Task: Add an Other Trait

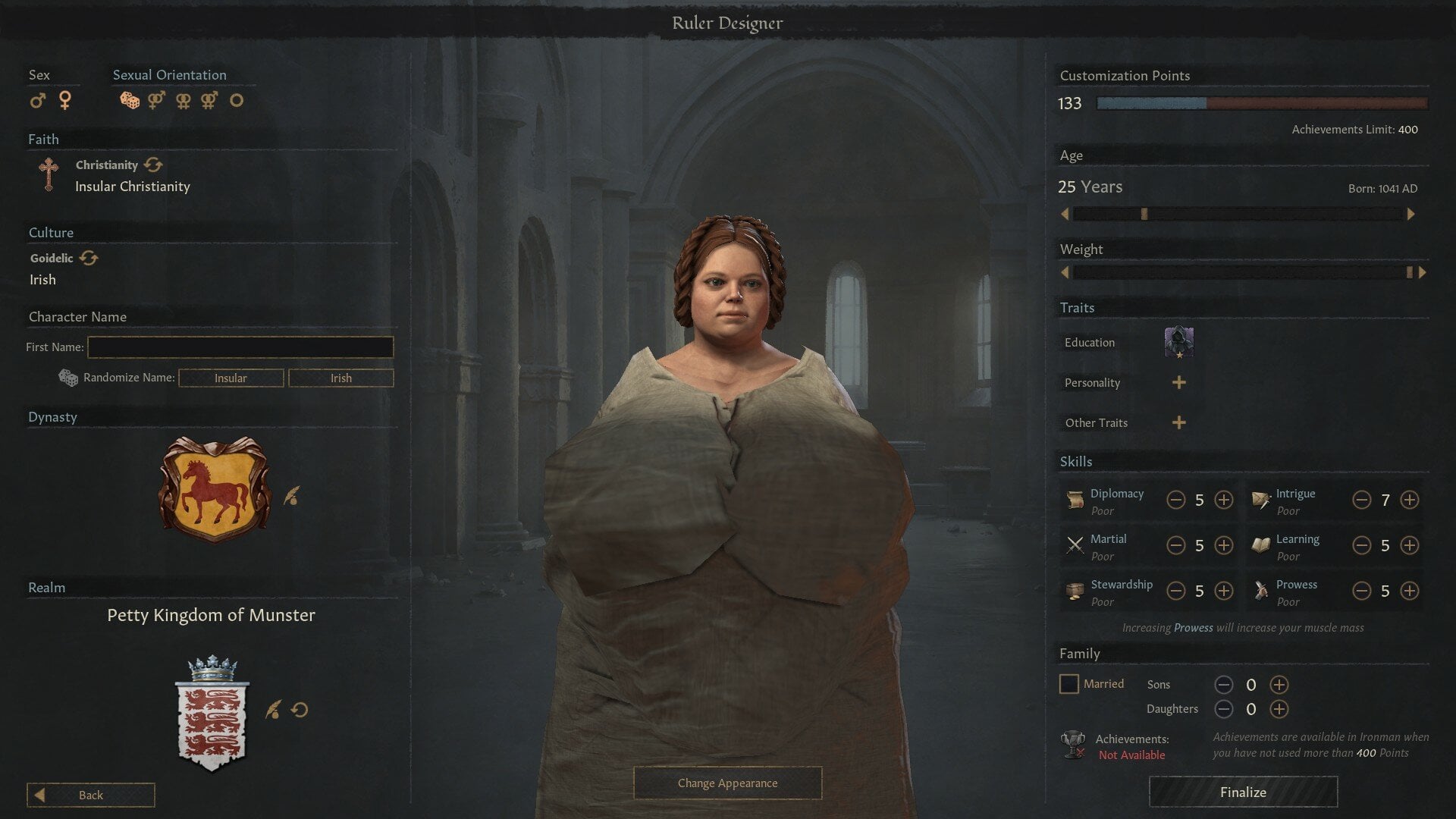Action: point(1178,422)
